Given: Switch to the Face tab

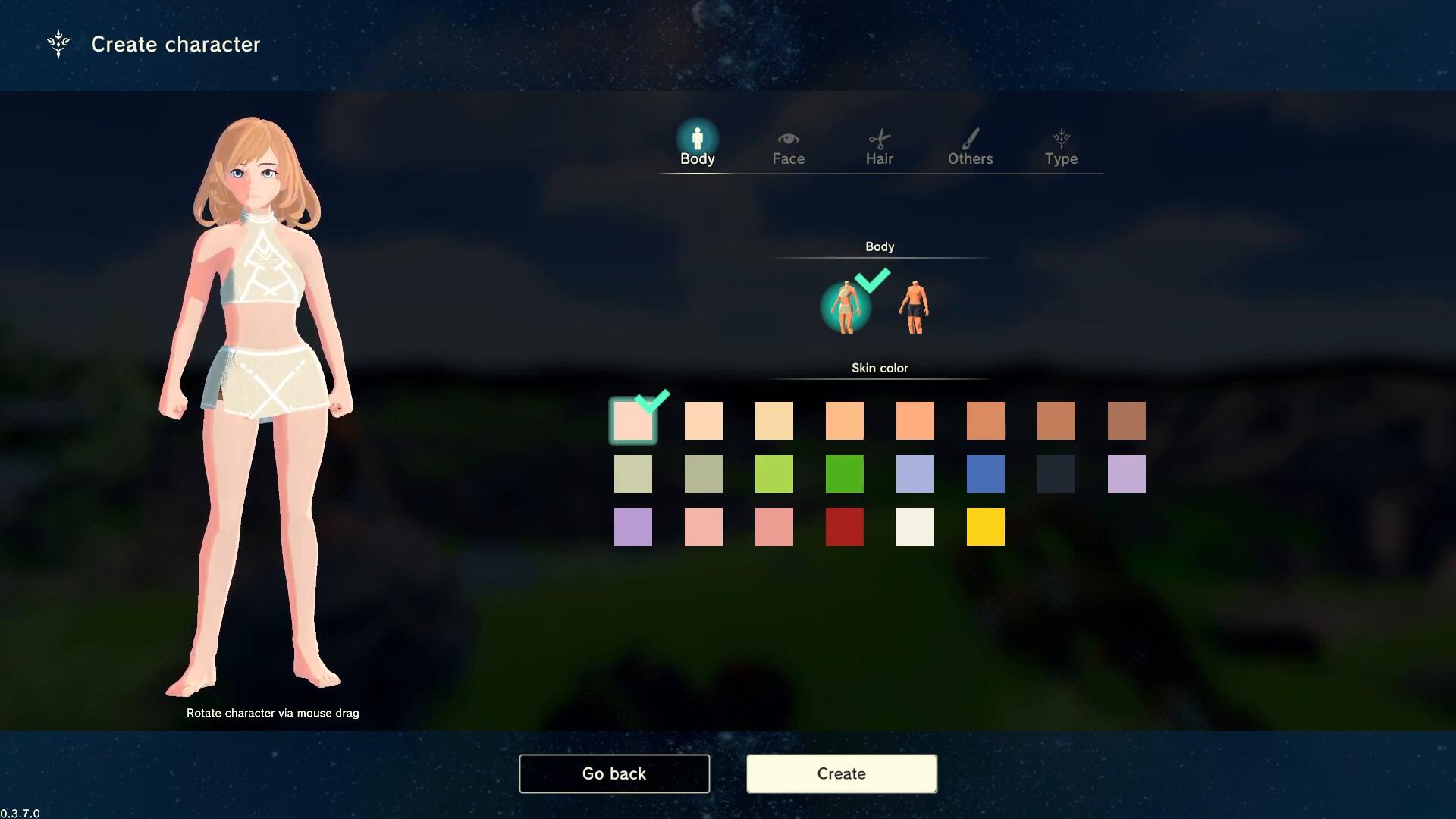Looking at the screenshot, I should click(788, 147).
